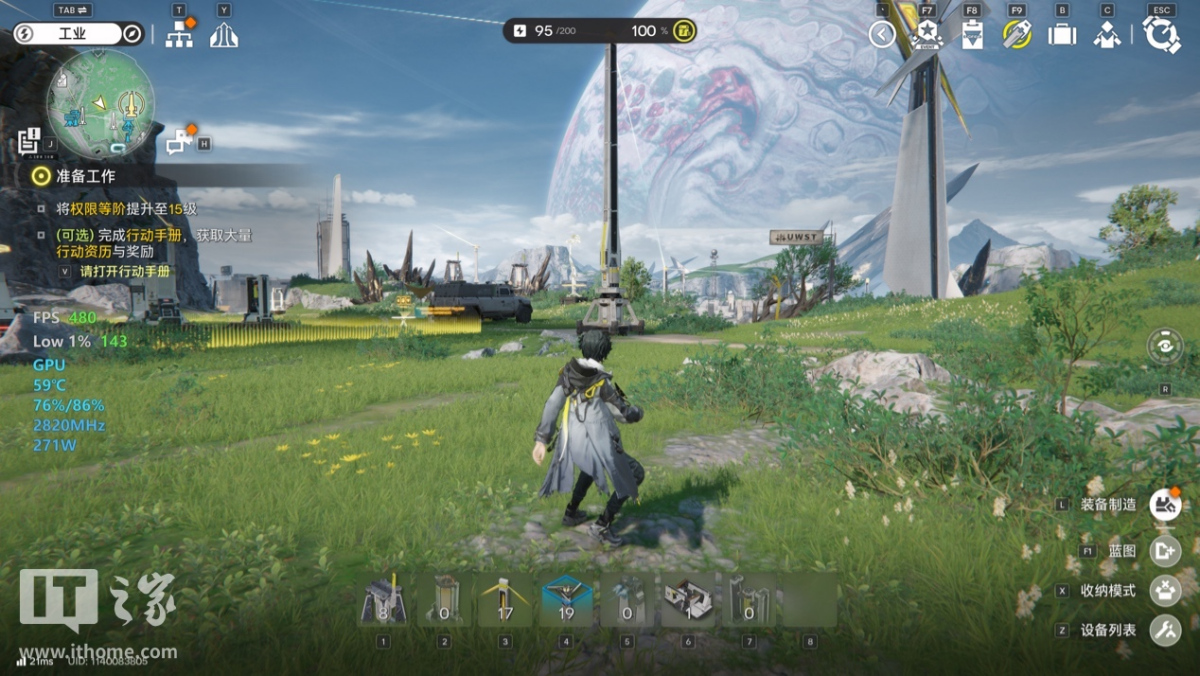Open the main system menu ring icon
Screen dimensions: 1200x676
point(1162,34)
